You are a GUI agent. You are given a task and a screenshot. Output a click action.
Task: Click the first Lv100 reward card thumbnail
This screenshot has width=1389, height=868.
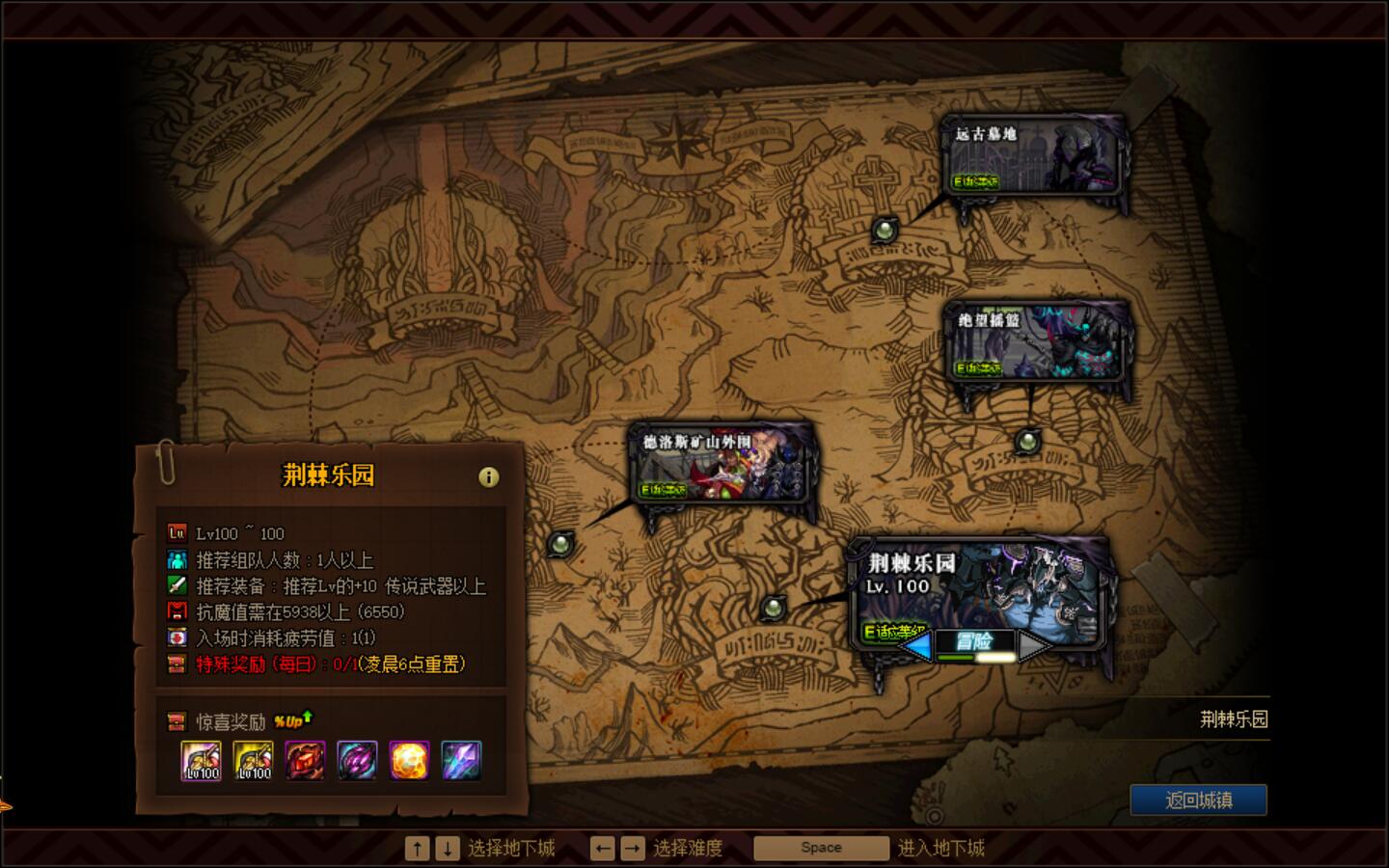tap(201, 761)
